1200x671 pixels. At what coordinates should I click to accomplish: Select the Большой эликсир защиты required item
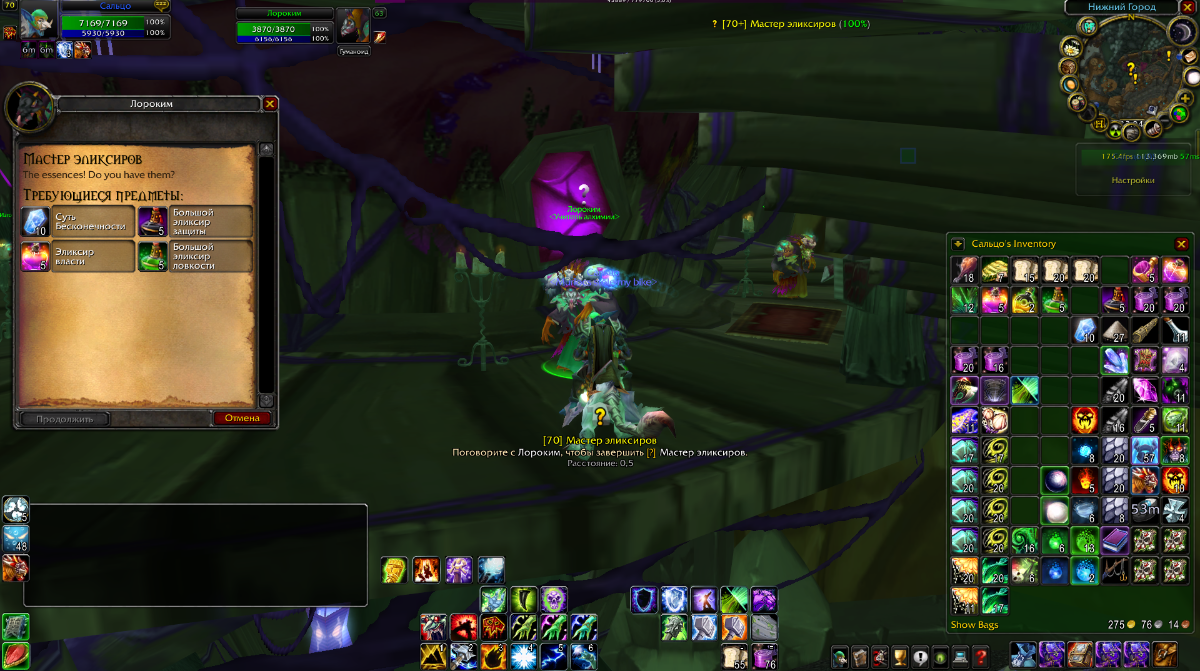(x=152, y=221)
